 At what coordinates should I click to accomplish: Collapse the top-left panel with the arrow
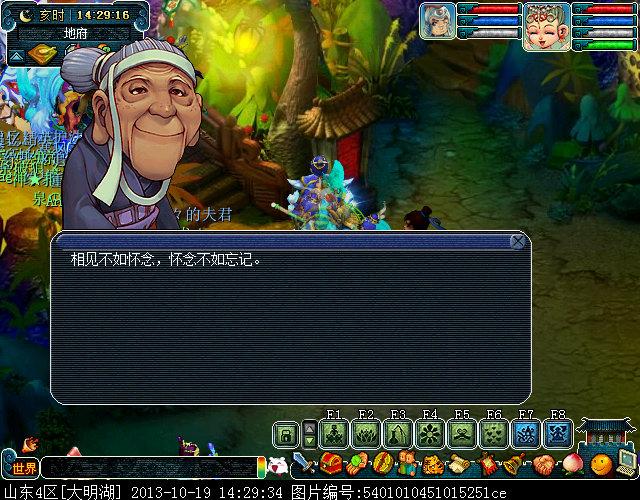point(16,56)
